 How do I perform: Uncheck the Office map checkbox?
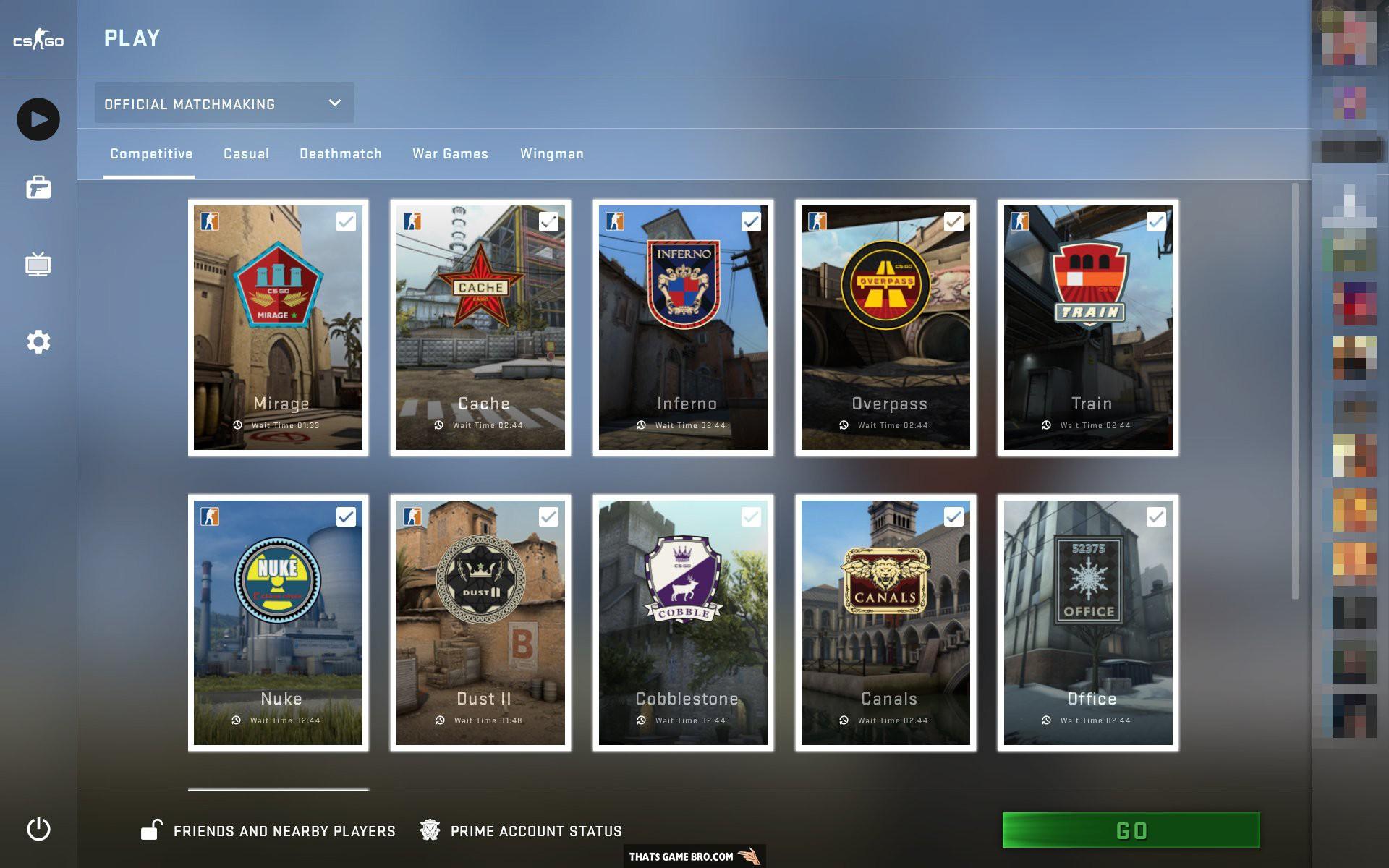point(1155,517)
